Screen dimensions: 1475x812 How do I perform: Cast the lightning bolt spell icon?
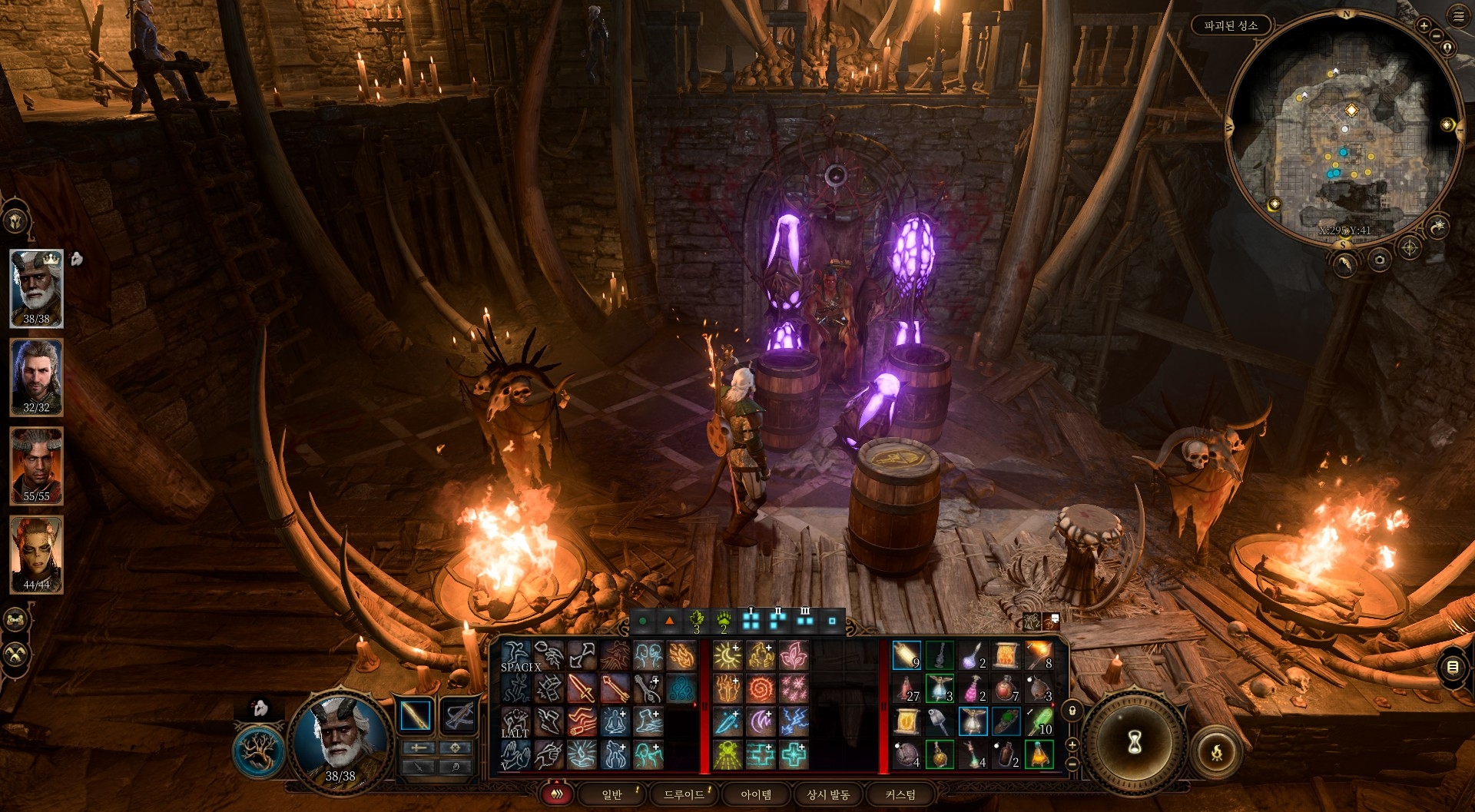[794, 721]
